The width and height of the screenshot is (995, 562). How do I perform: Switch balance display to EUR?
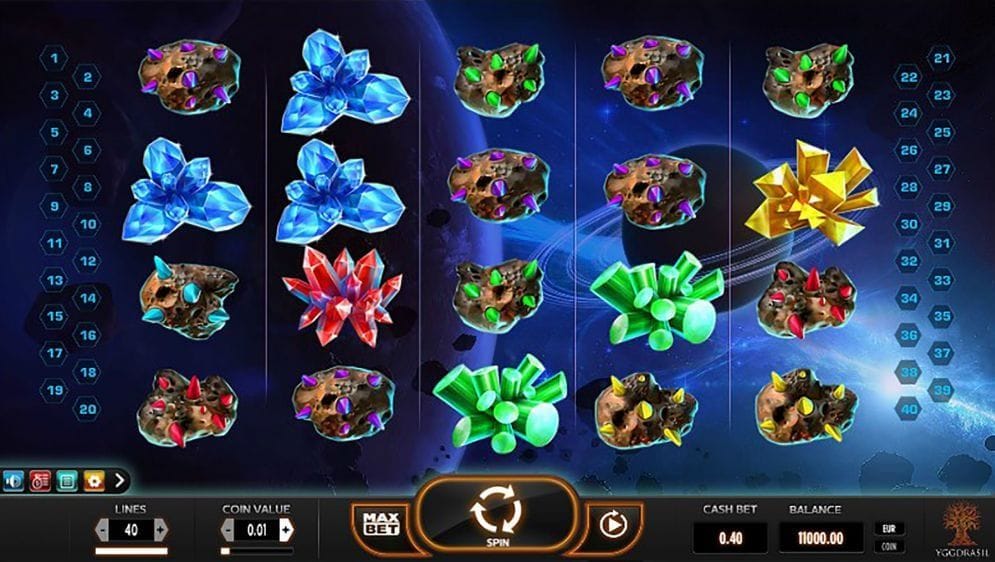click(x=886, y=528)
